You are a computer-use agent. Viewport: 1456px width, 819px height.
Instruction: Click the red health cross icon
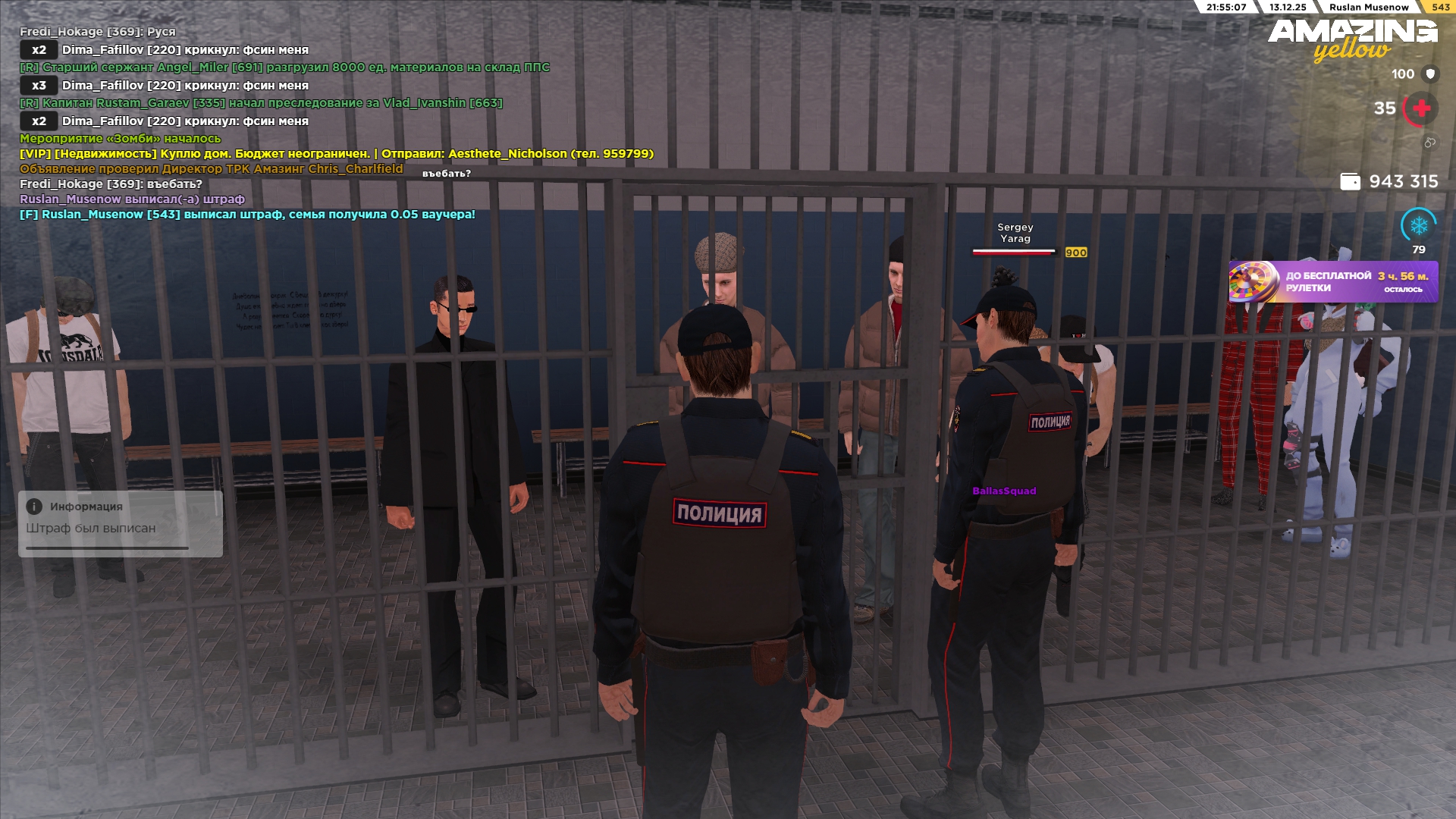[x=1421, y=108]
